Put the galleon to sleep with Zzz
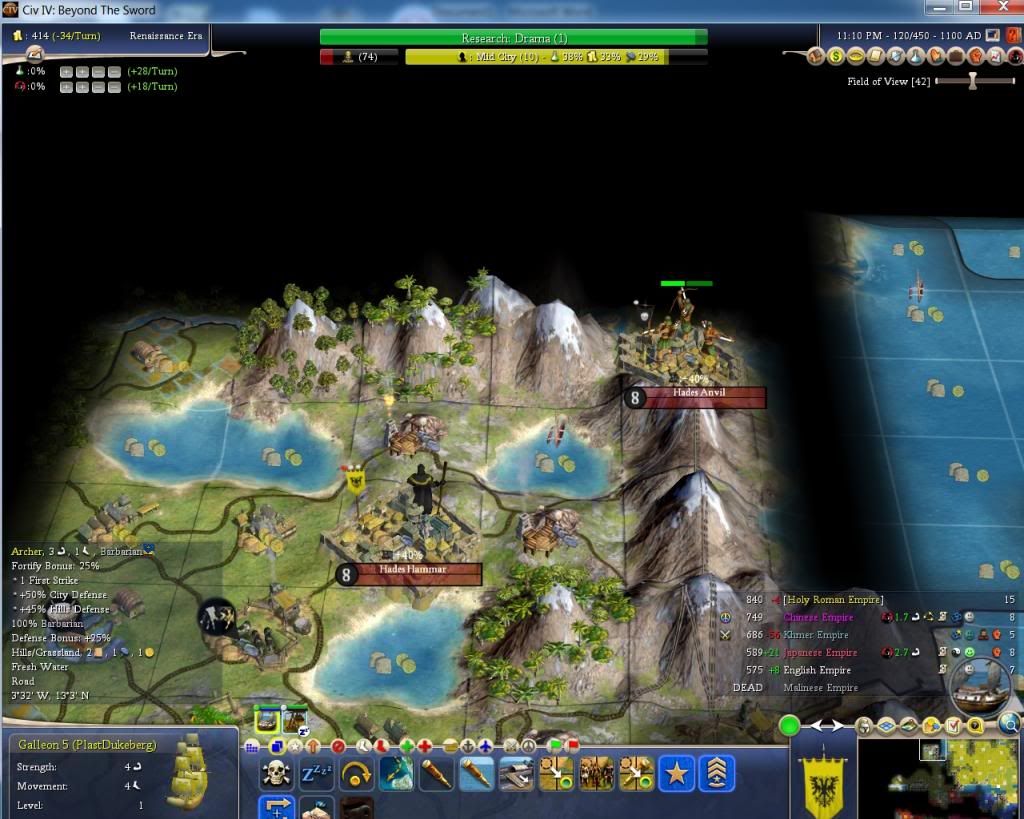 pos(315,773)
